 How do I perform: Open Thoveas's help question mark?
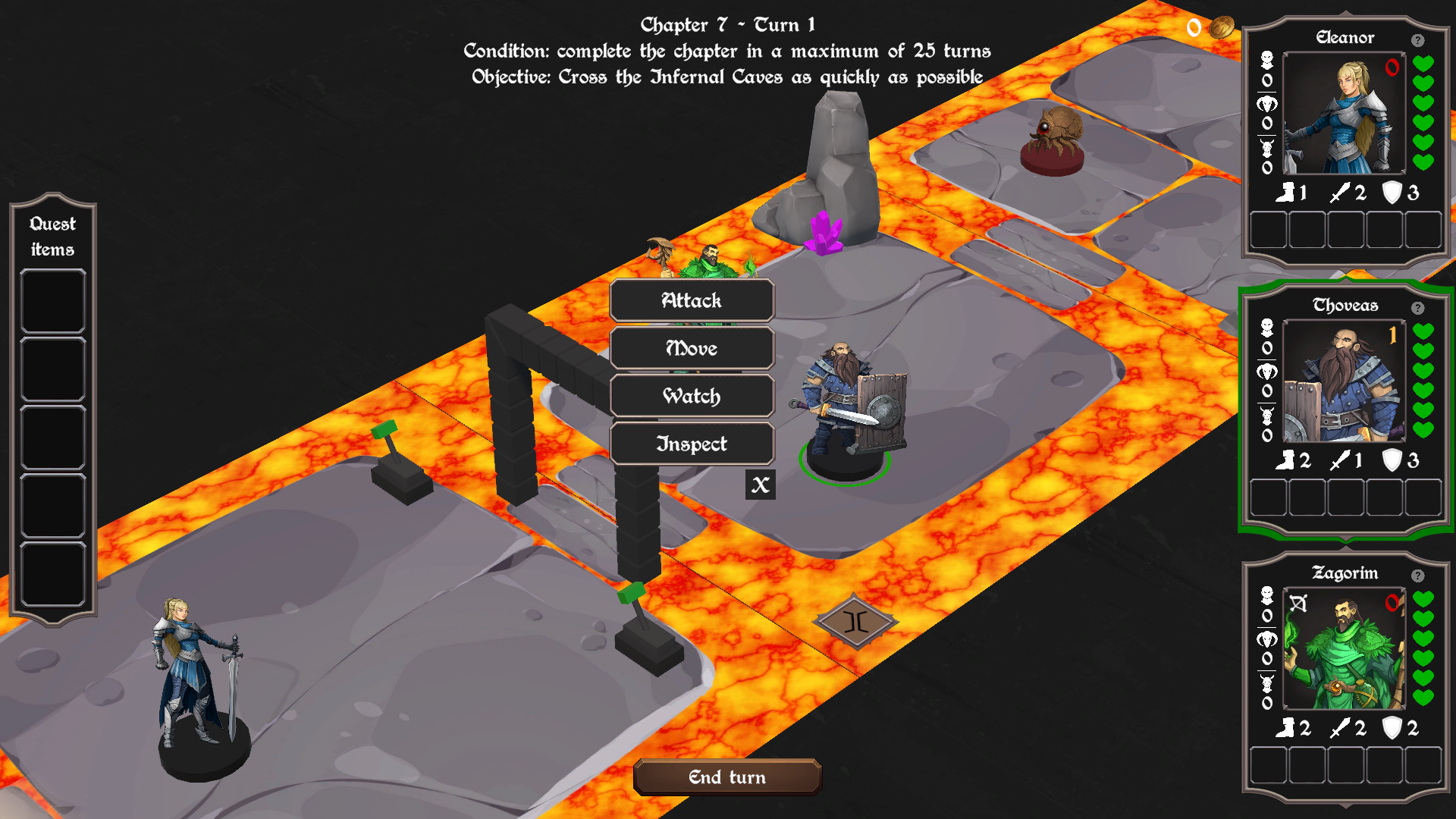[1417, 308]
